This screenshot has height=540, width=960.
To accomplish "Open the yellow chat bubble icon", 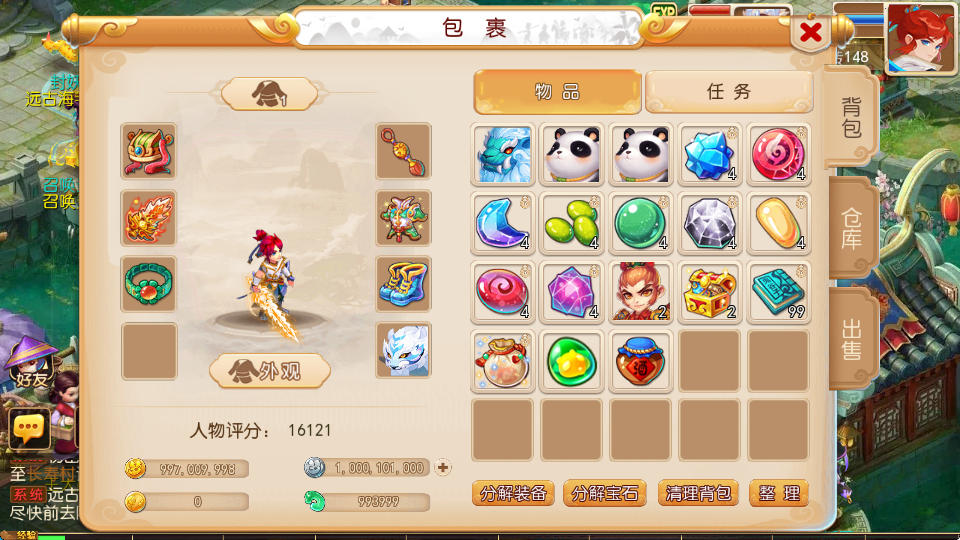I will point(30,430).
